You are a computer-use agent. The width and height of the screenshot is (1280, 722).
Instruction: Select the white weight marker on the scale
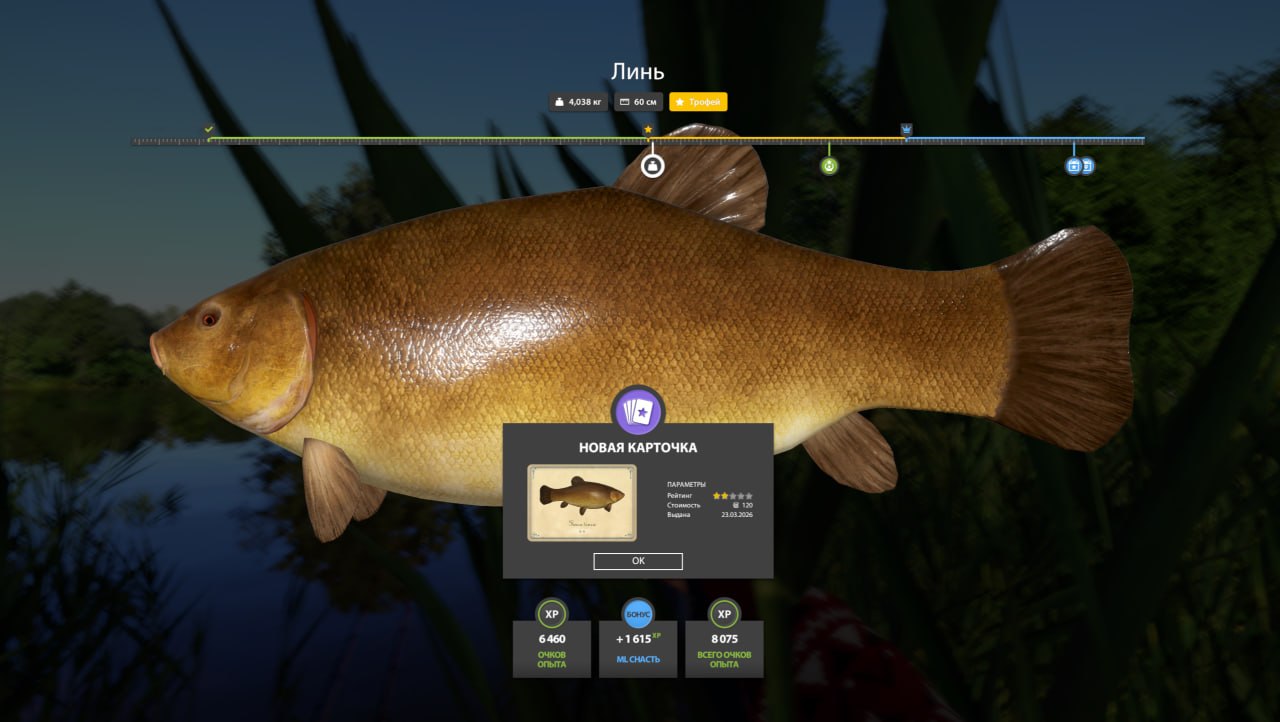pyautogui.click(x=653, y=165)
